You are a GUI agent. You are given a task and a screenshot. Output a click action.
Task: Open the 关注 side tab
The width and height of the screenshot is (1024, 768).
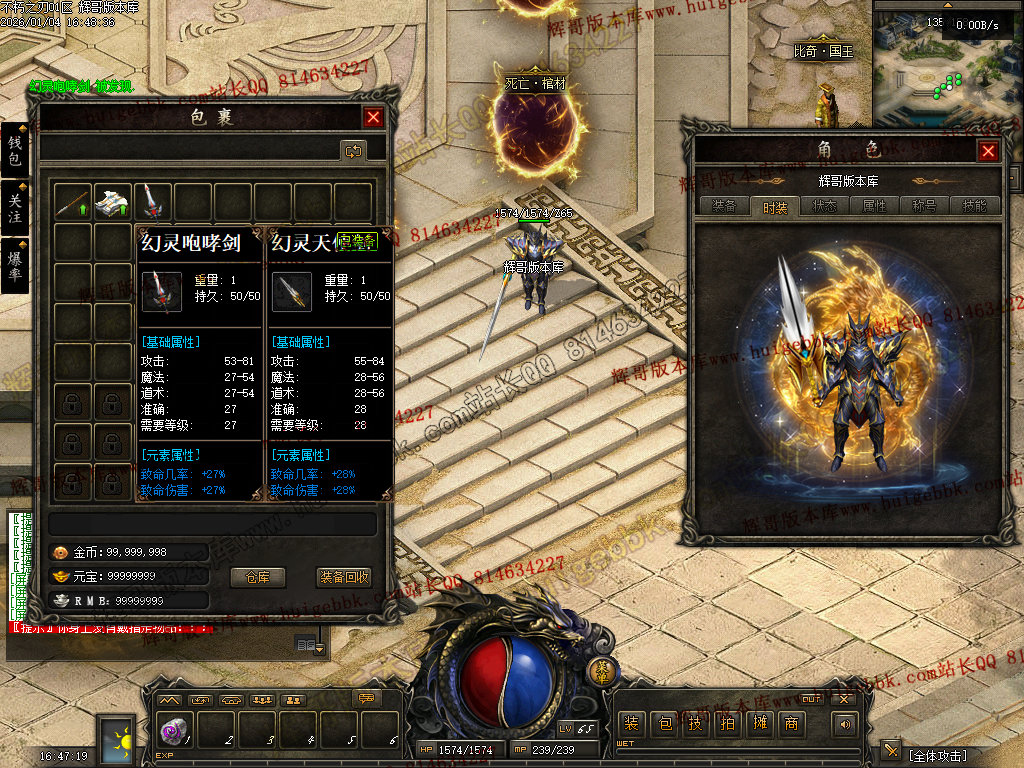14,206
